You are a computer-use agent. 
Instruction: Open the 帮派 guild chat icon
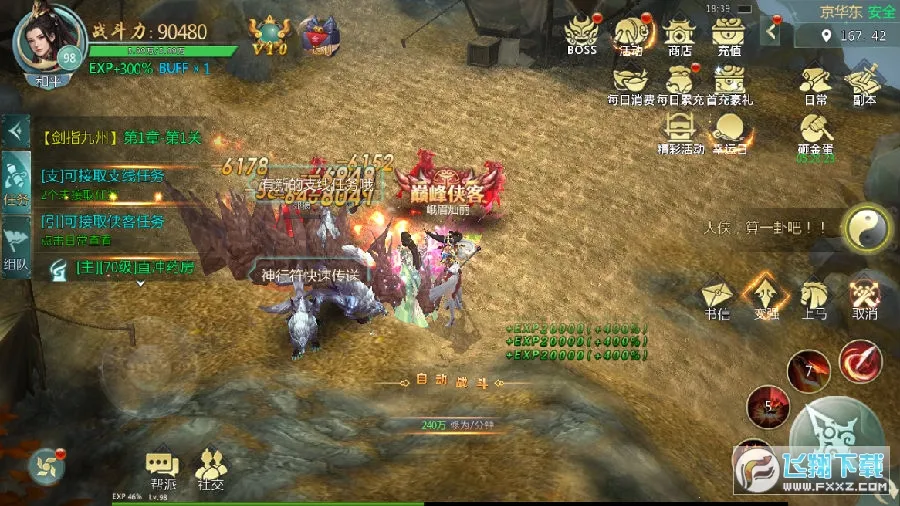(161, 467)
